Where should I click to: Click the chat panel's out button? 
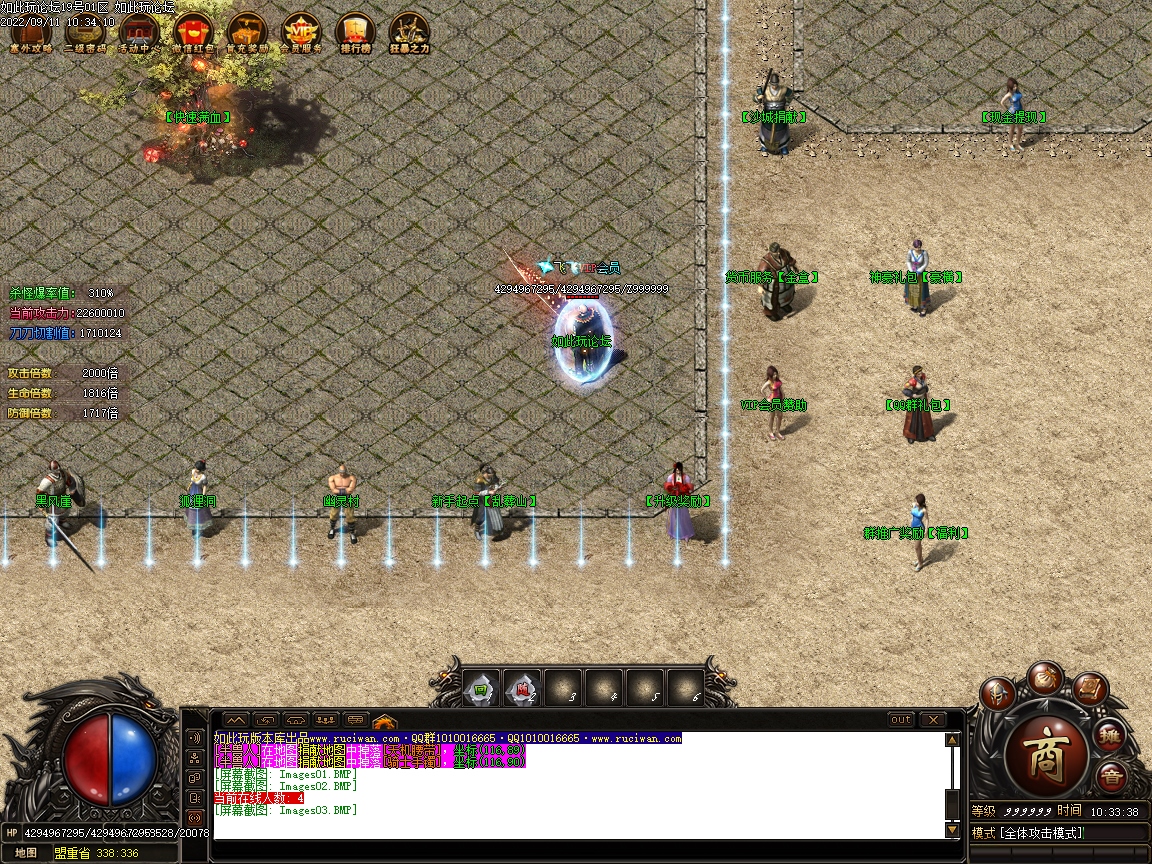(901, 720)
